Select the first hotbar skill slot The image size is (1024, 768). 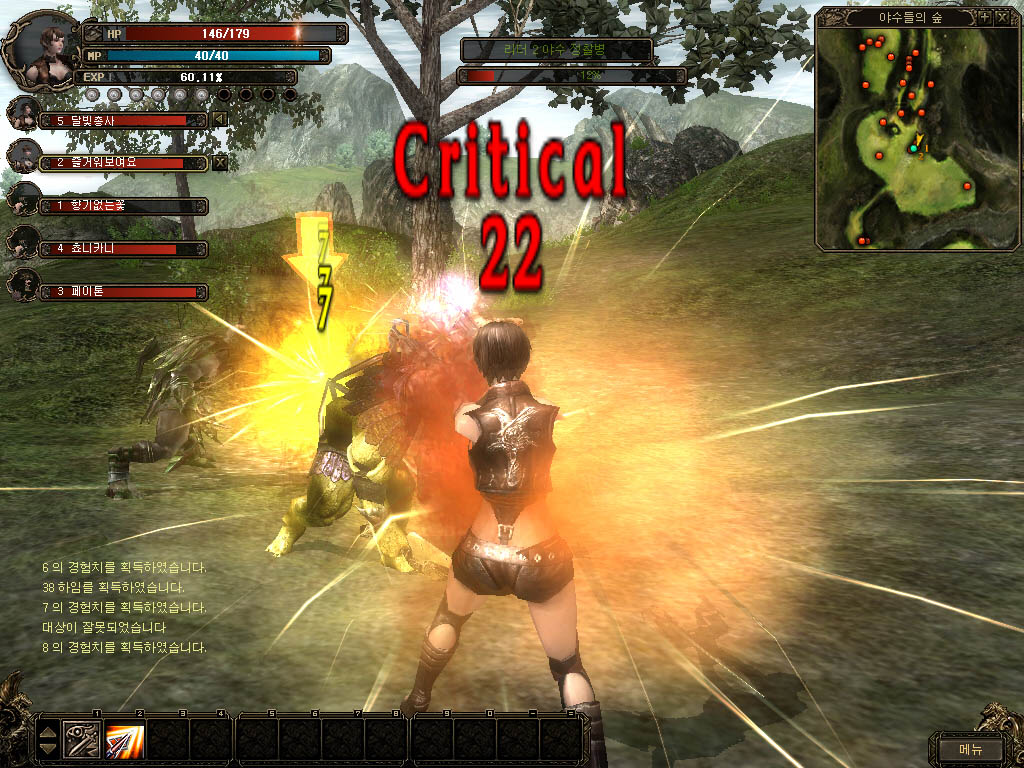coord(82,740)
